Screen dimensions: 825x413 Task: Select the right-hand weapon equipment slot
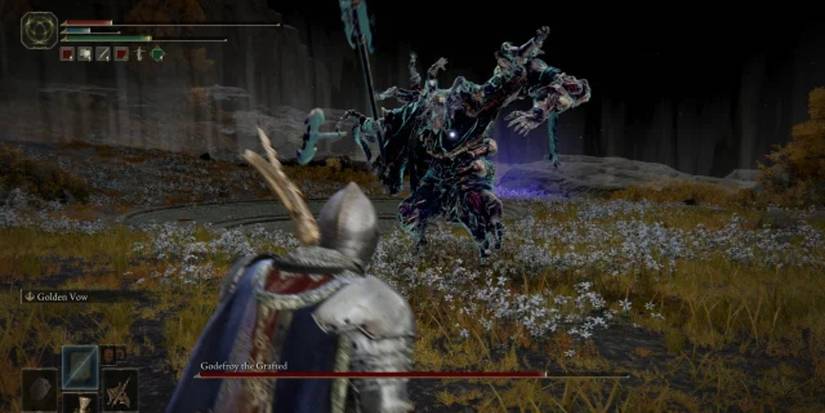[121, 389]
